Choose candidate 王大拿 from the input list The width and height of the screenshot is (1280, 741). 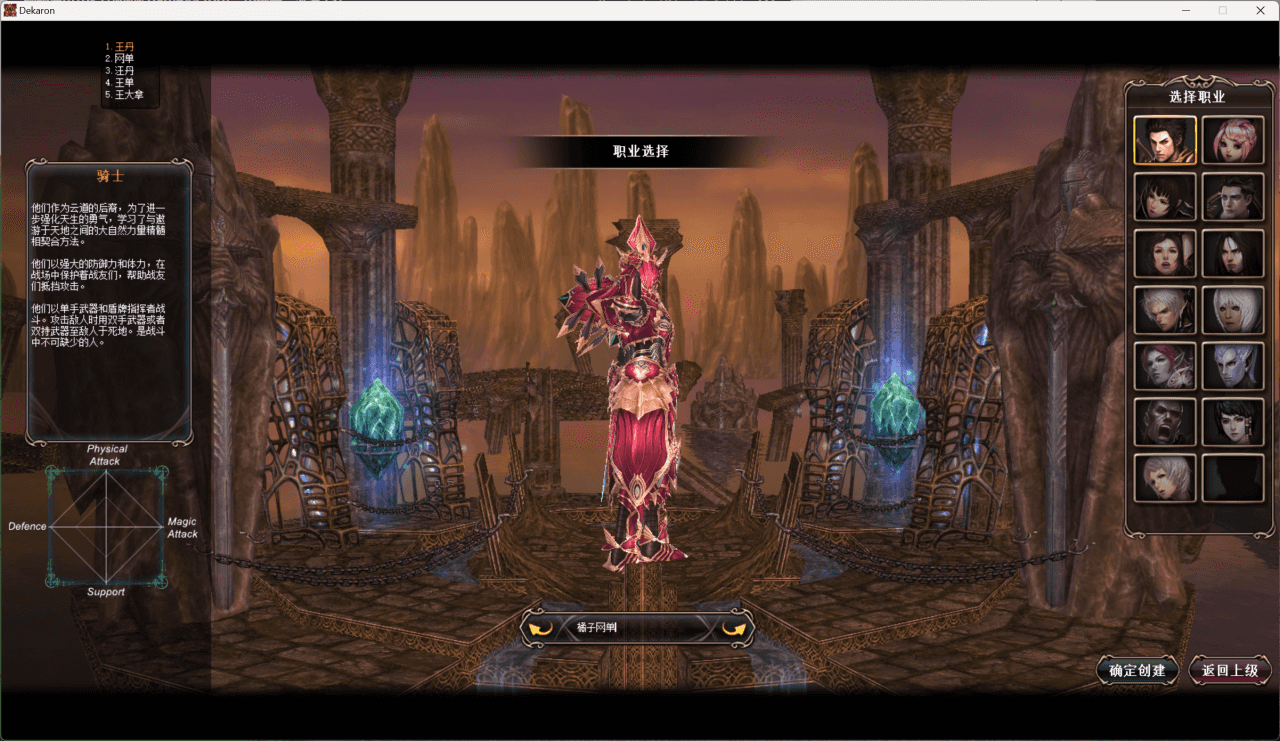tap(129, 95)
